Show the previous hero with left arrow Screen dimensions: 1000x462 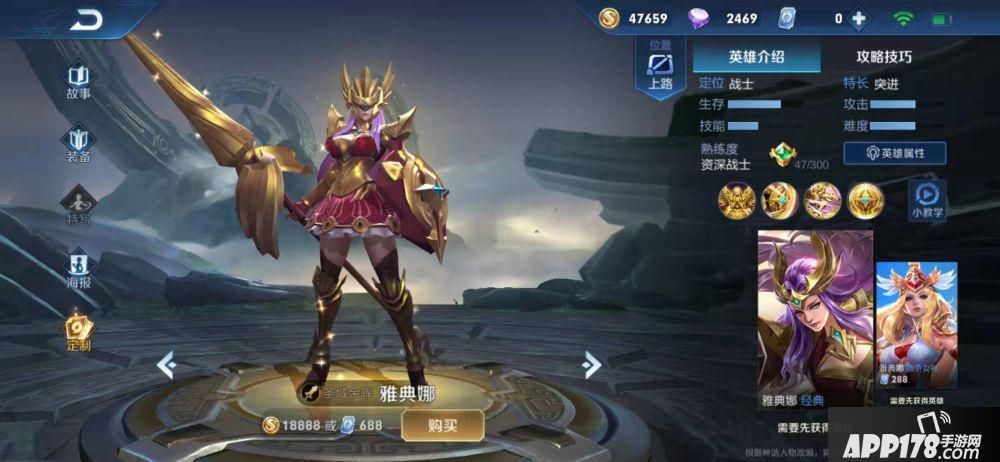[x=167, y=365]
